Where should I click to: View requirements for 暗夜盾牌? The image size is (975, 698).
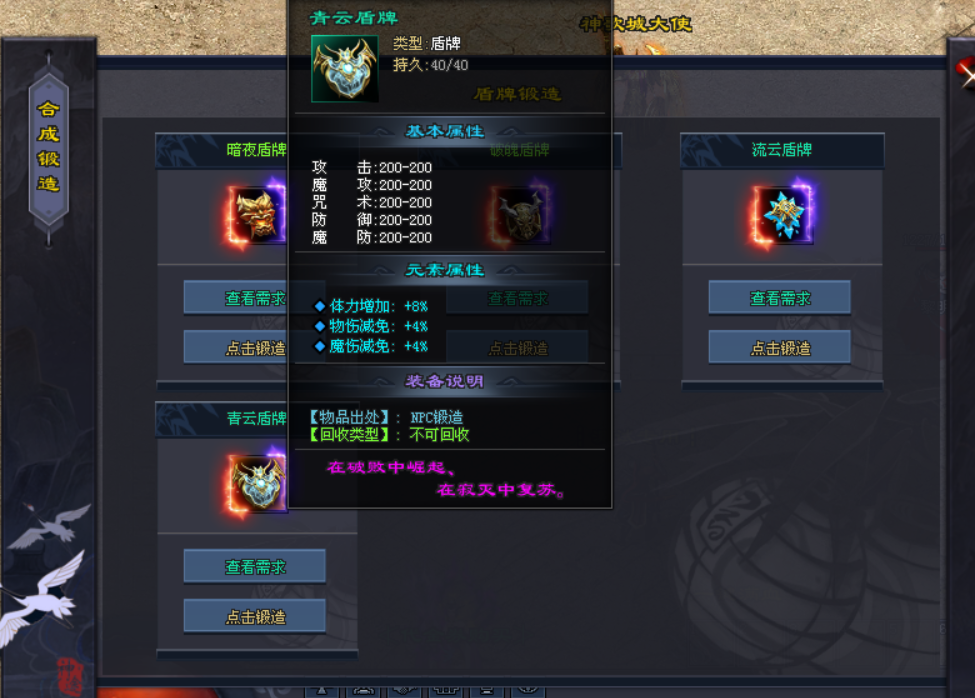tap(236, 298)
